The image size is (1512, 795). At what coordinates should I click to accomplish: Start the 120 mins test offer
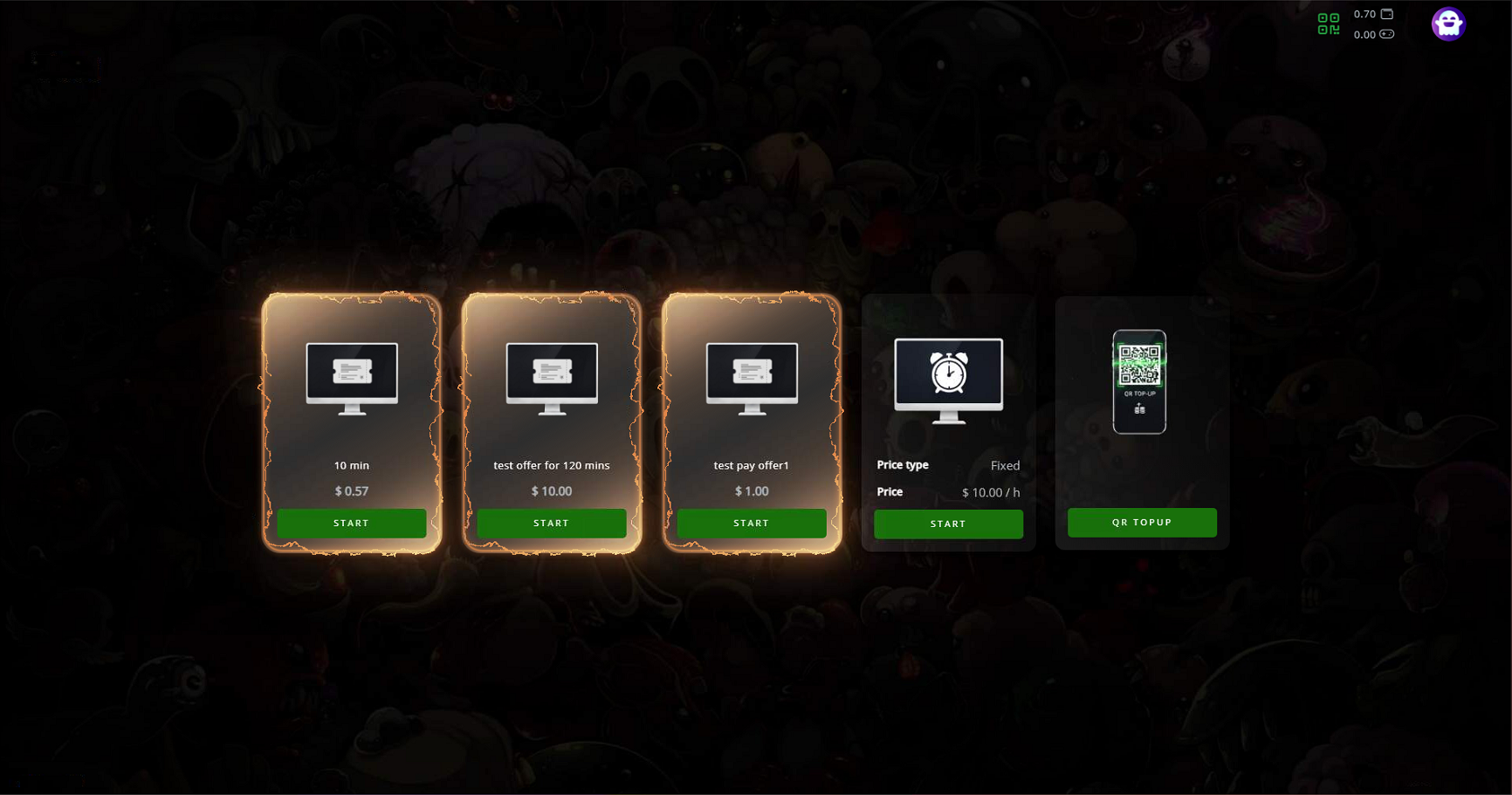[x=551, y=523]
